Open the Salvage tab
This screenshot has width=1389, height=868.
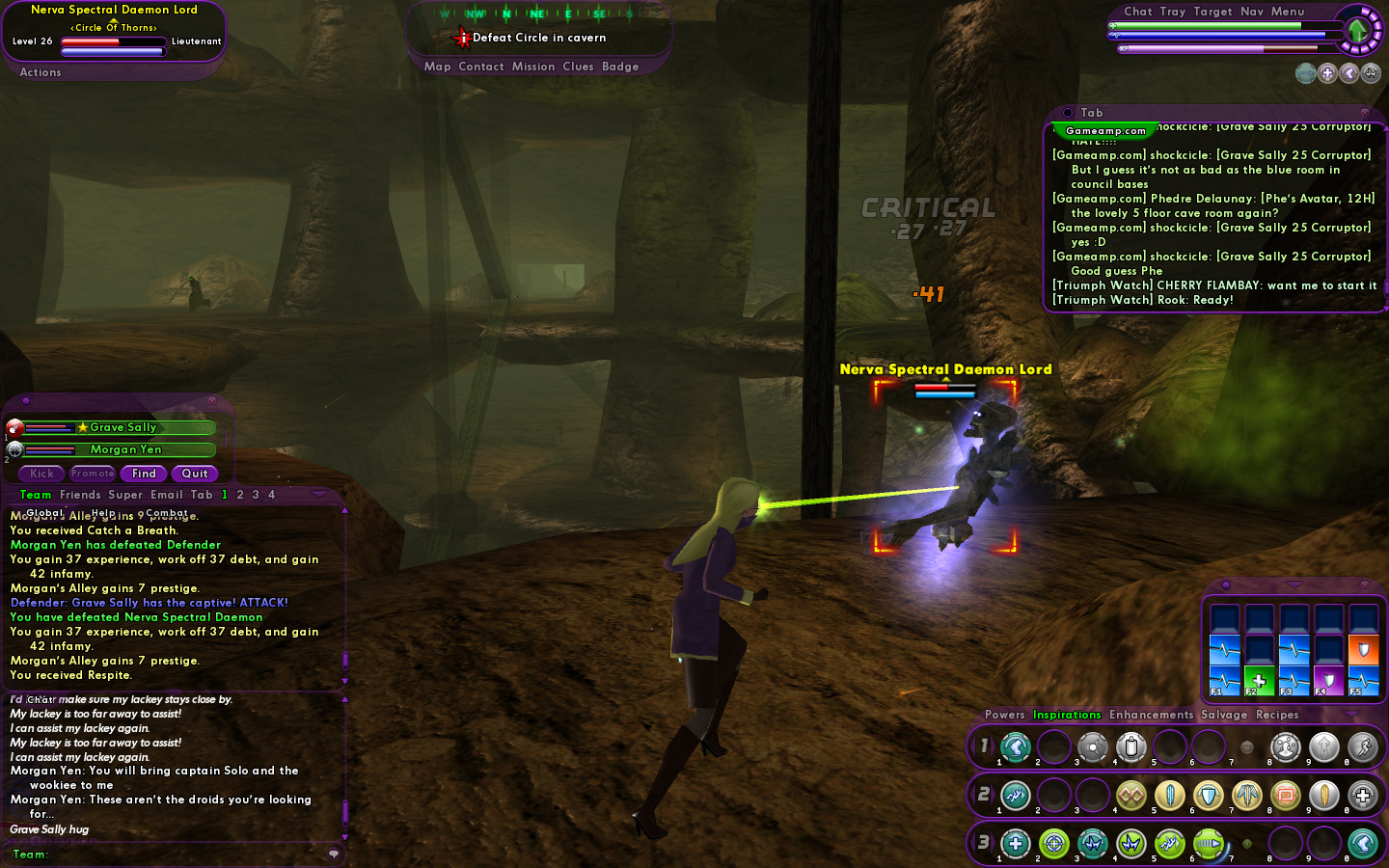tap(1224, 715)
